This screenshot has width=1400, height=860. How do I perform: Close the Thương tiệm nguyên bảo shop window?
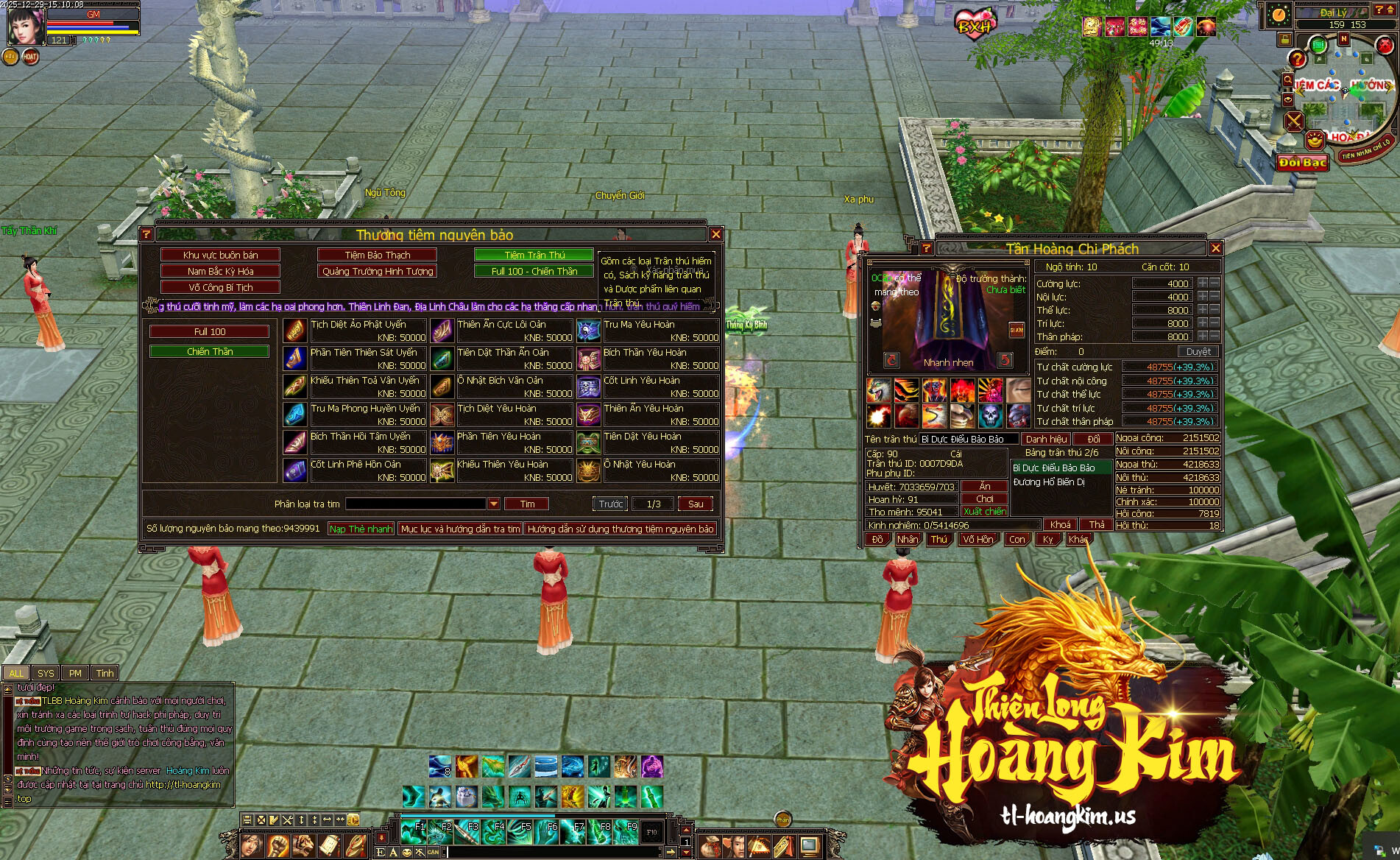(x=715, y=234)
